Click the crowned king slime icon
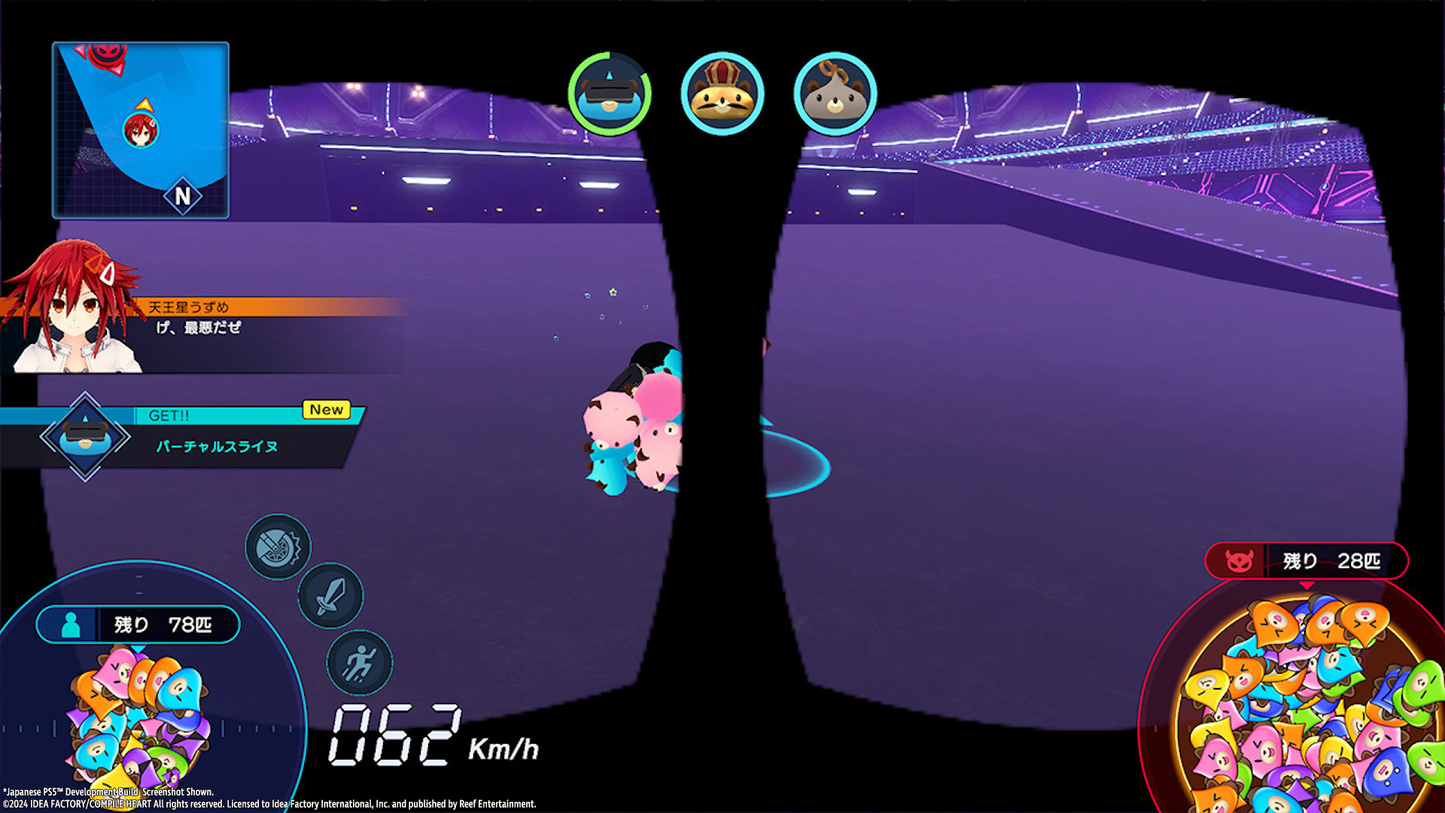Viewport: 1445px width, 813px height. point(723,93)
